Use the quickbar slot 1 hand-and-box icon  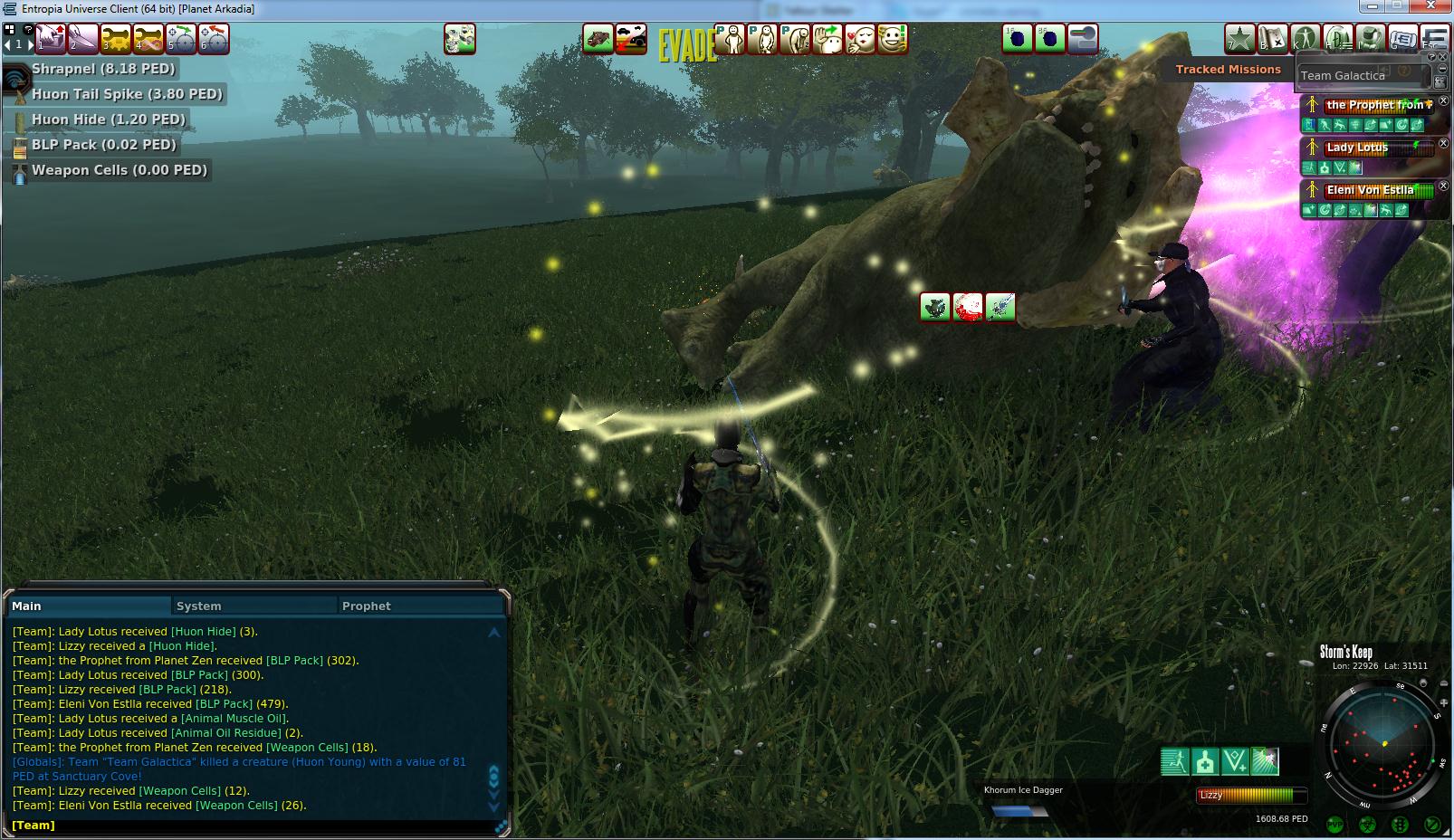50,40
